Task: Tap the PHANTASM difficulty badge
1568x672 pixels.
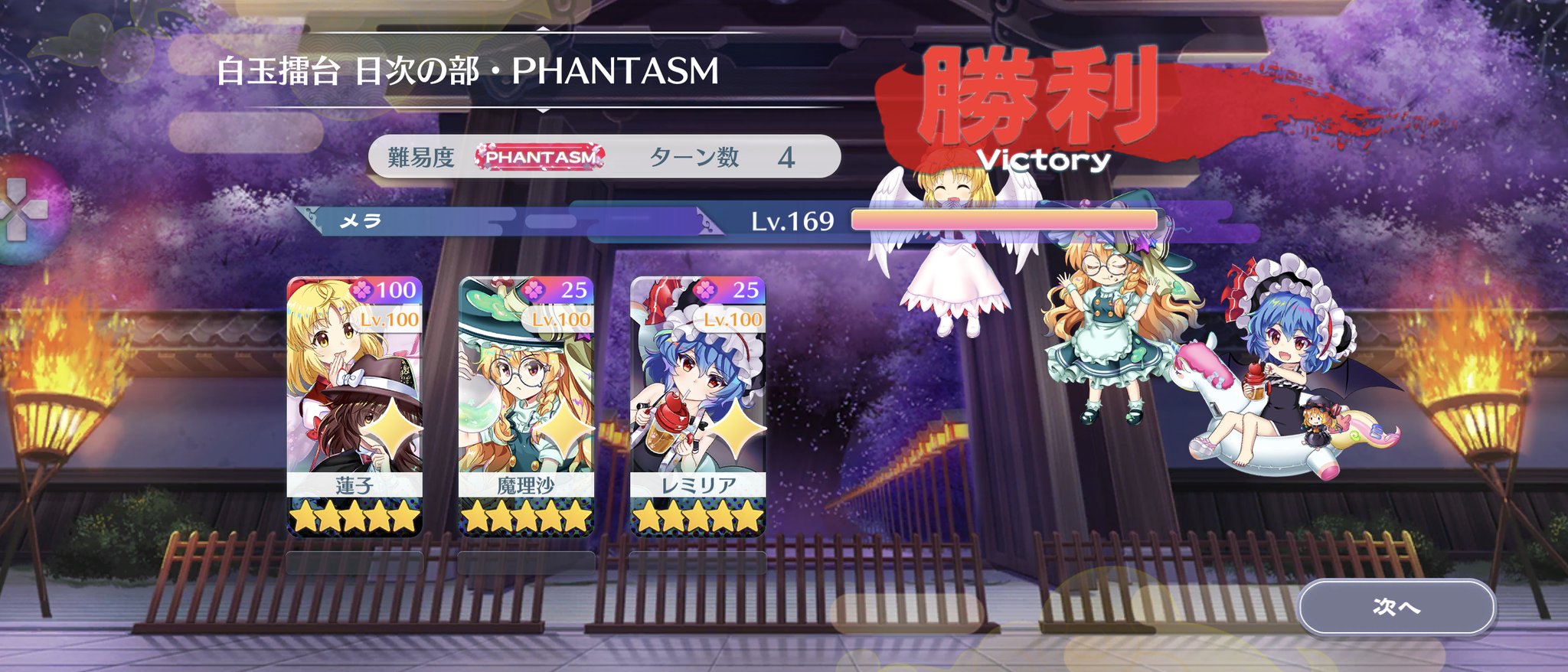Action: coord(538,155)
